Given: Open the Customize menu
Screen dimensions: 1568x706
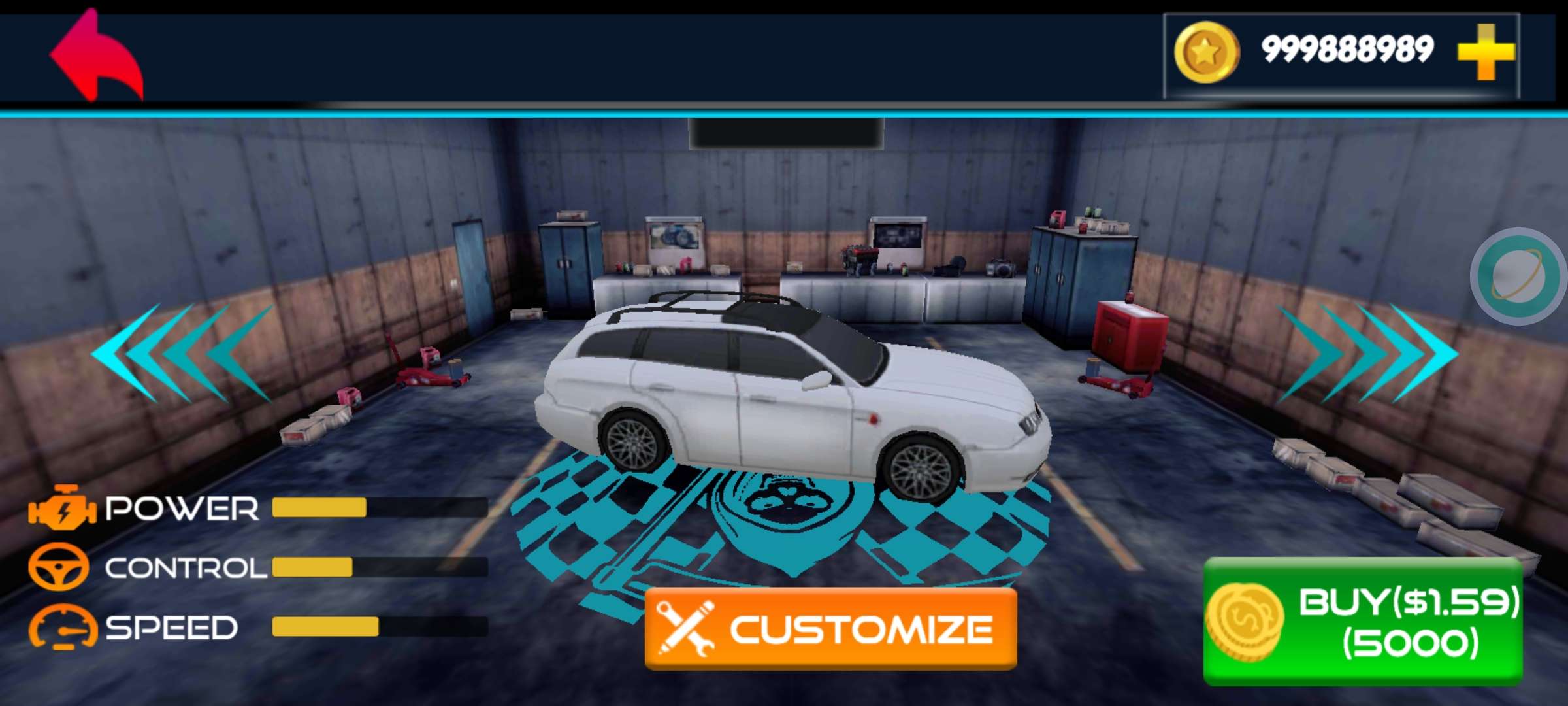Looking at the screenshot, I should (830, 628).
